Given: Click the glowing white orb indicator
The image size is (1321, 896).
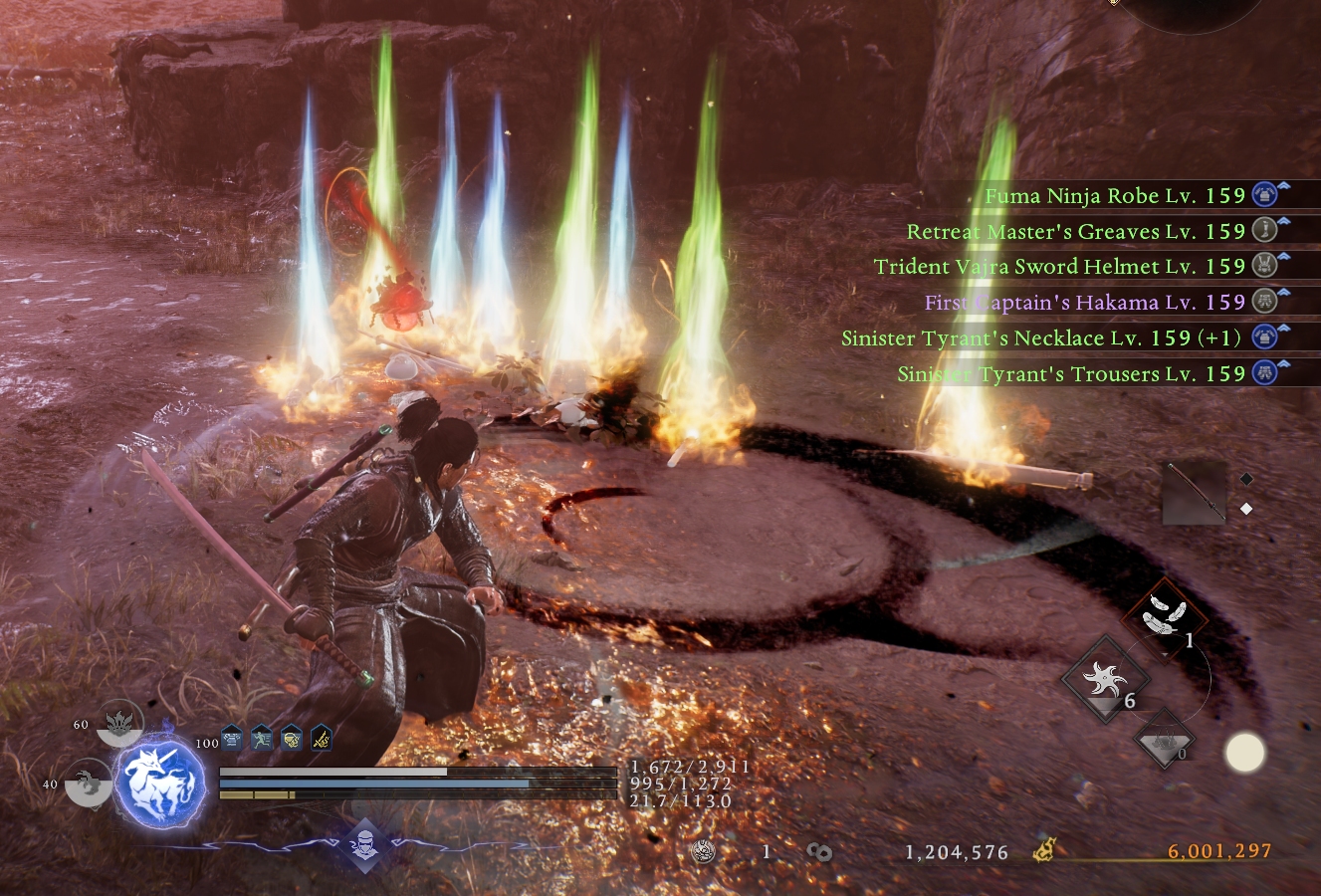Looking at the screenshot, I should pyautogui.click(x=1244, y=754).
